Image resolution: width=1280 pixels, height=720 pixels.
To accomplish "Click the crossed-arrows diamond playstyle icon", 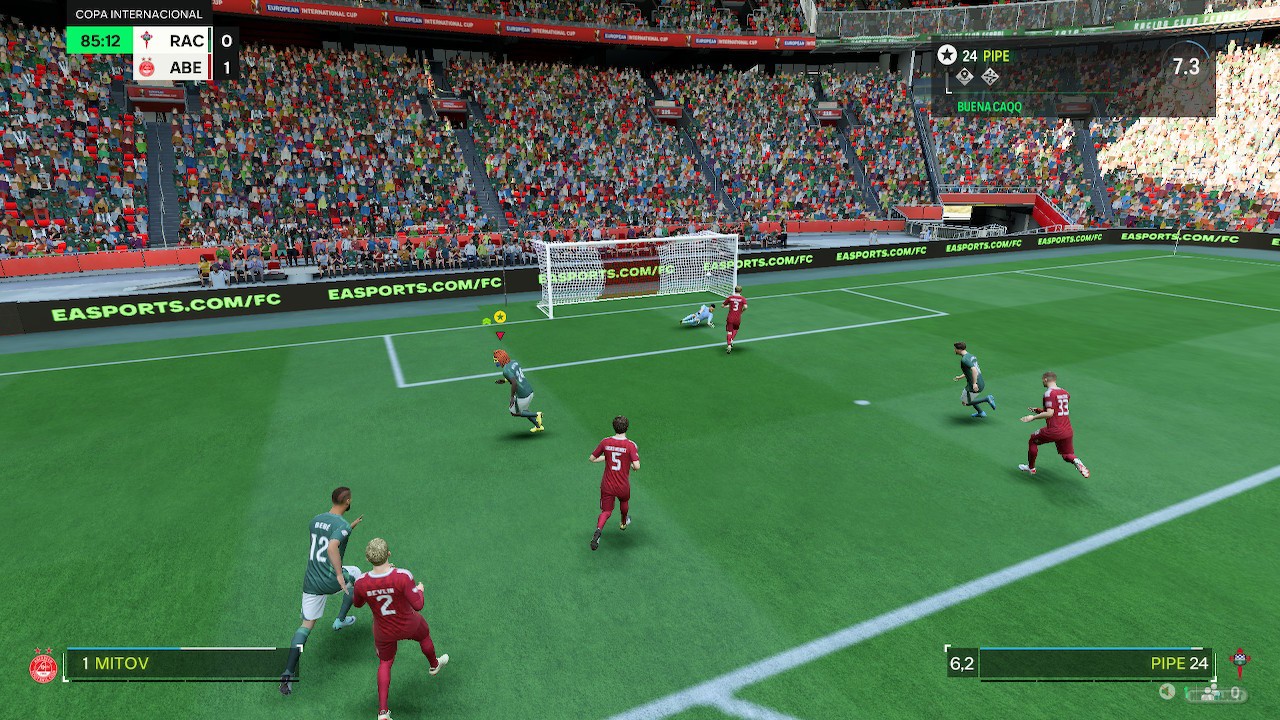I will point(990,77).
